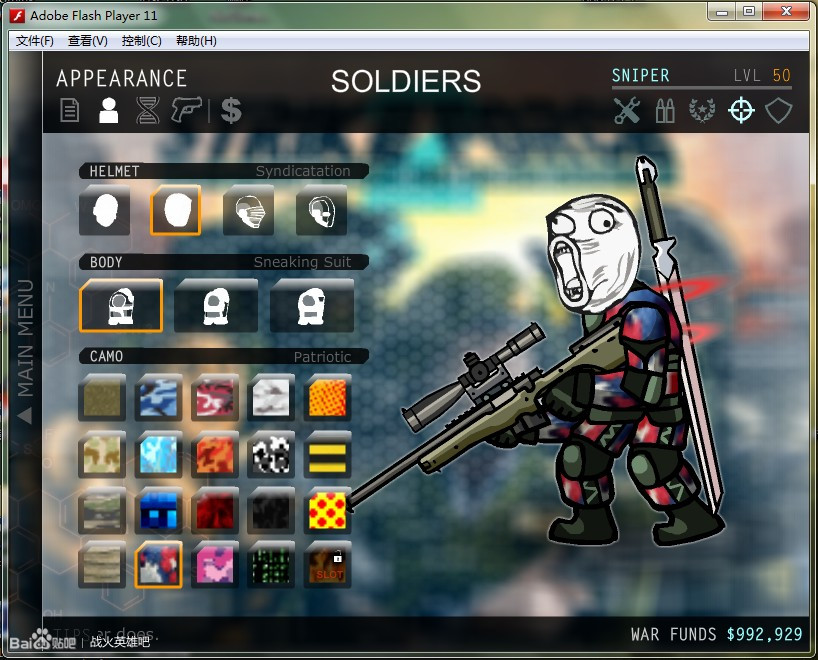818x660 pixels.
Task: Select the yellow camo with red polka dots
Action: click(x=329, y=510)
